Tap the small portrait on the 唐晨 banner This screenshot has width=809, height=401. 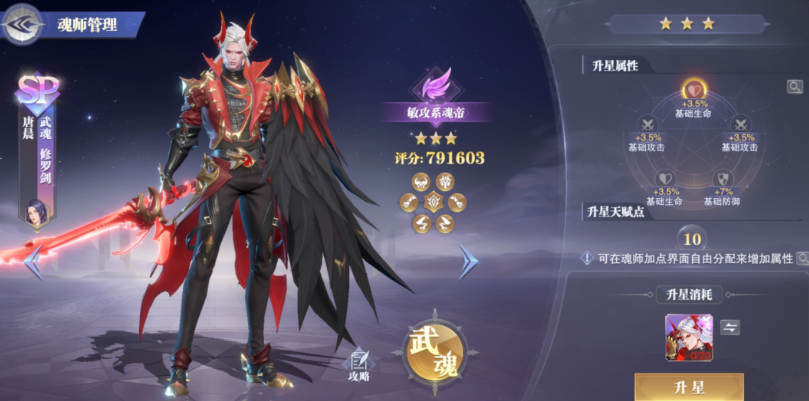(x=39, y=211)
